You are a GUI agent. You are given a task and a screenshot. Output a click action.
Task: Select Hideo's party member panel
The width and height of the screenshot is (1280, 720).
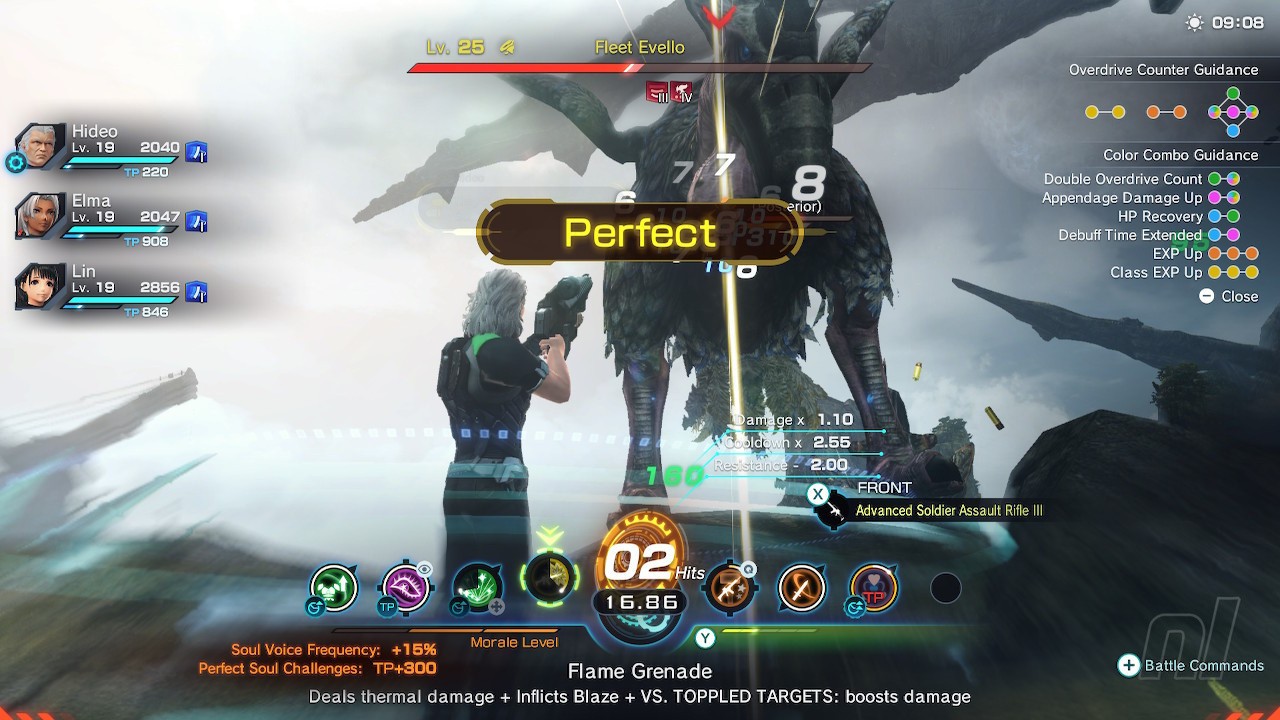110,150
